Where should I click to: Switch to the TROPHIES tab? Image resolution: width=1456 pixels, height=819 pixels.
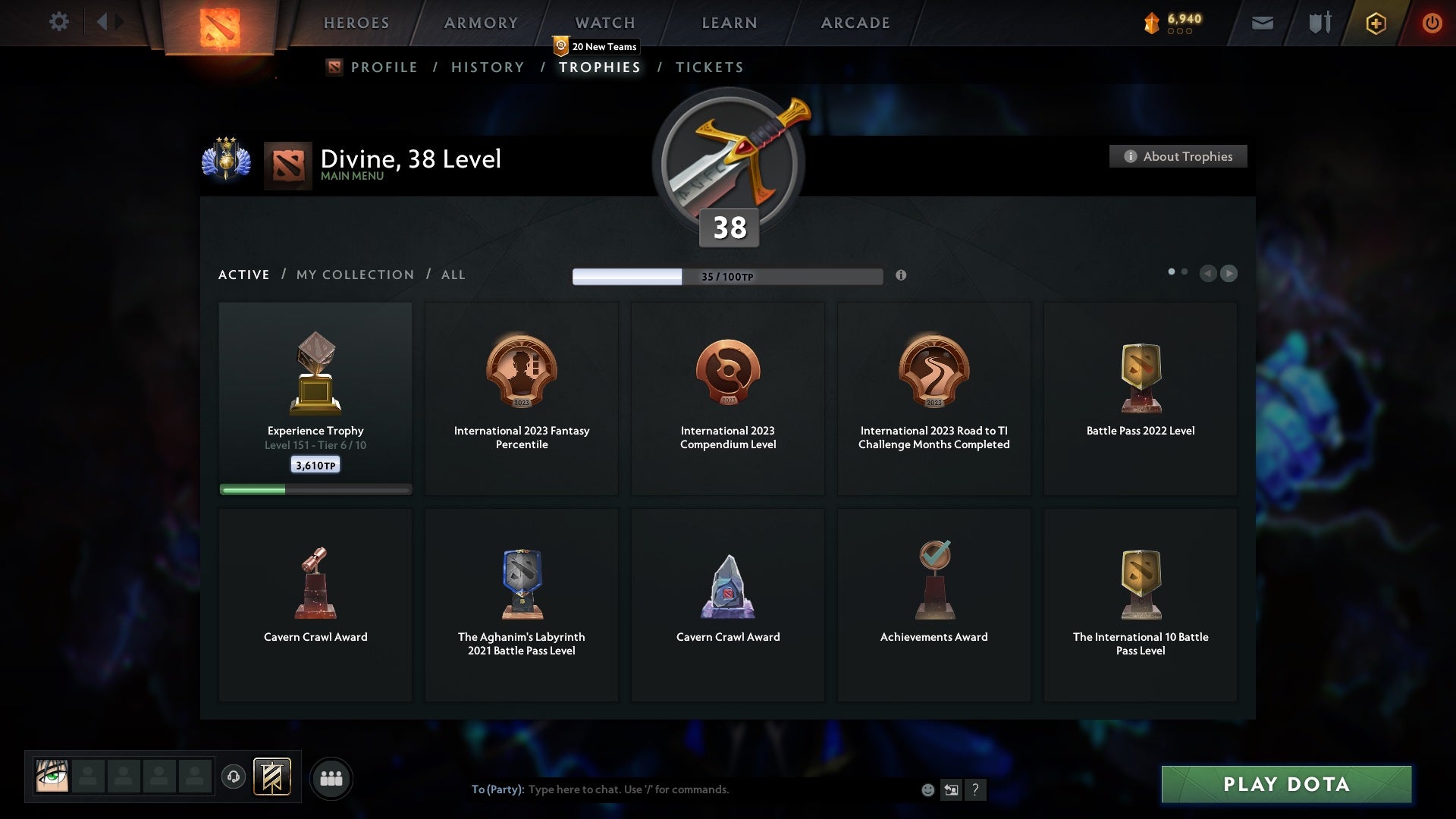click(x=599, y=67)
